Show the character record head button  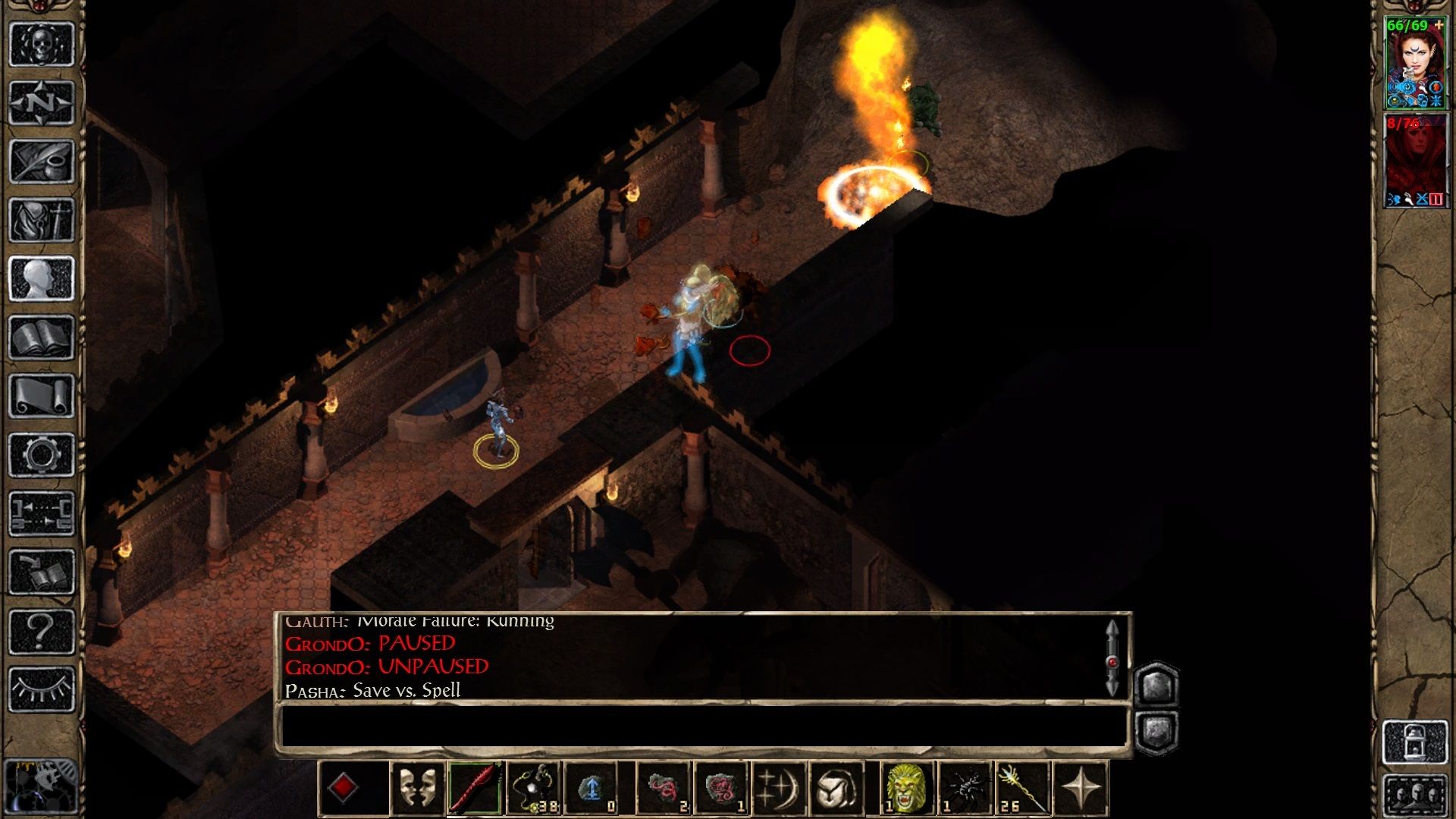[x=41, y=278]
